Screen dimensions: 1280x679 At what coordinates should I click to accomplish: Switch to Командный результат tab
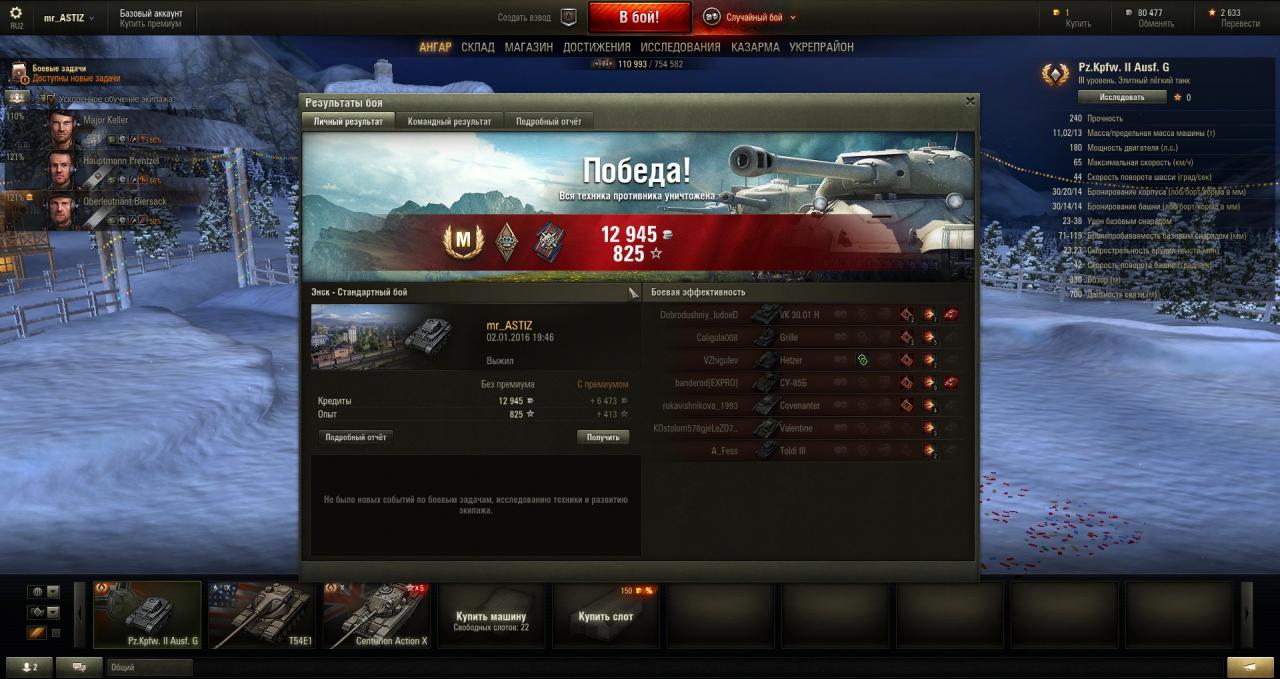click(x=449, y=121)
